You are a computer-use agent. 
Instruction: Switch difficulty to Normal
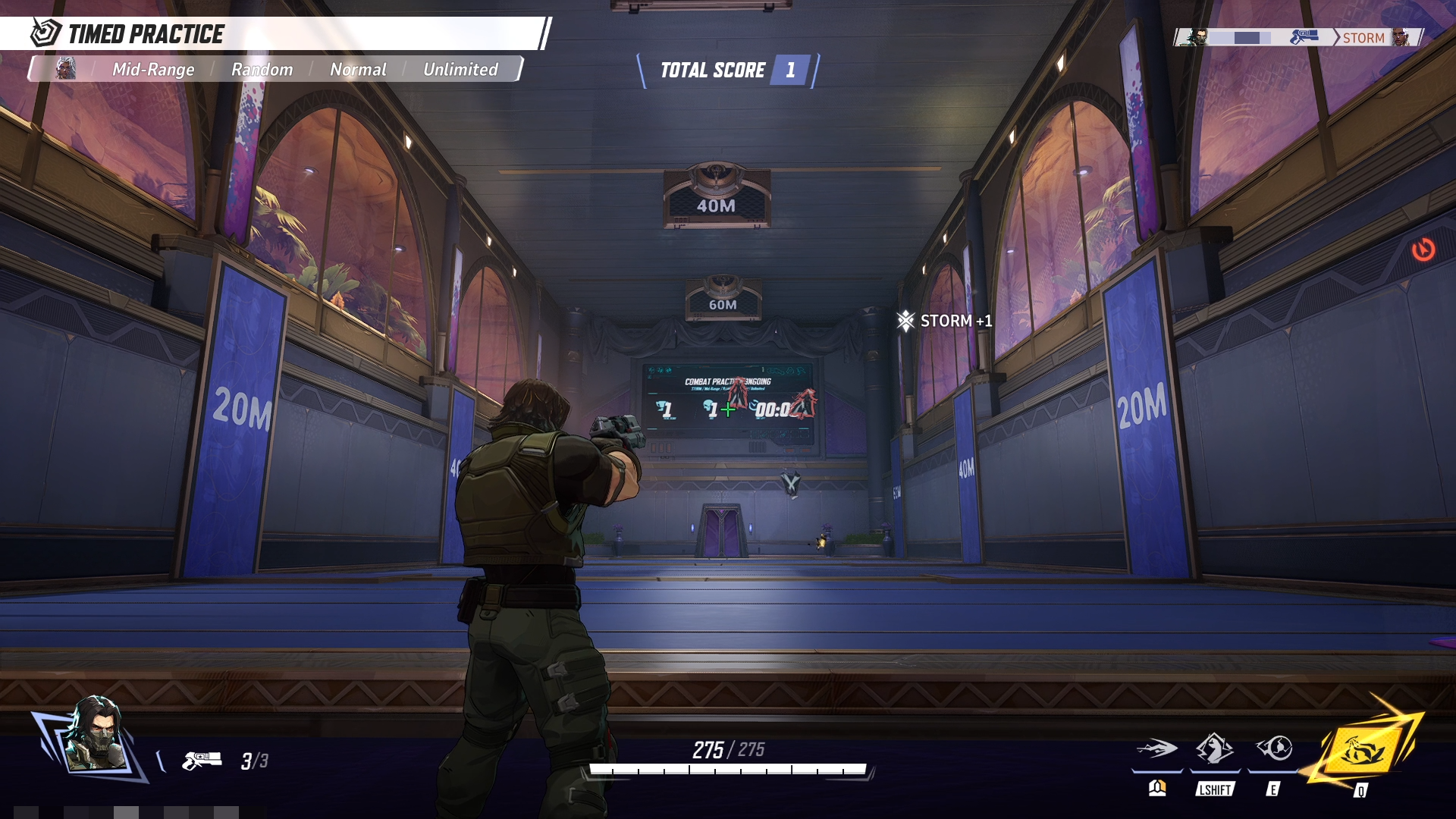(x=358, y=70)
